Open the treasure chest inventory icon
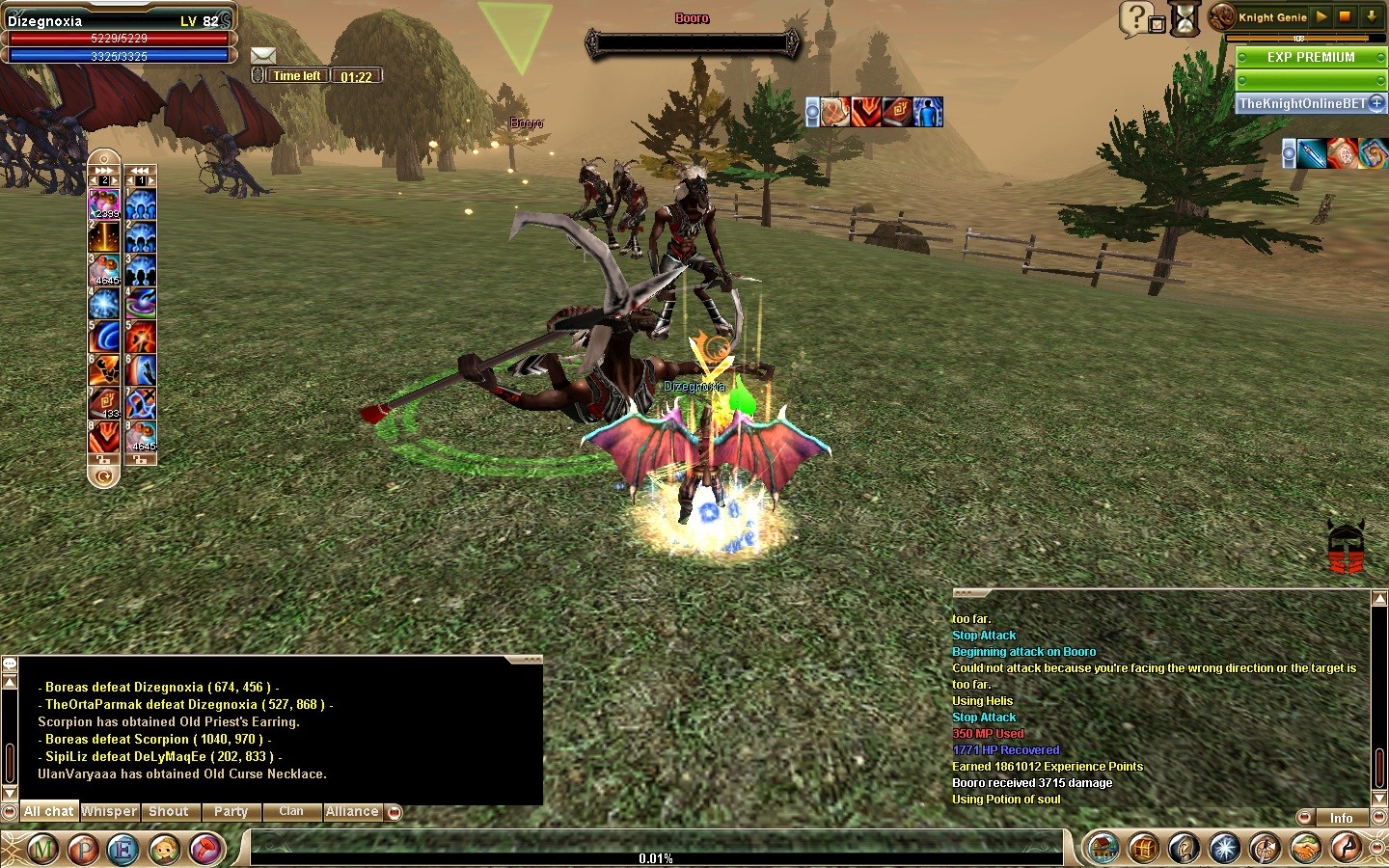1389x868 pixels. 1144,849
